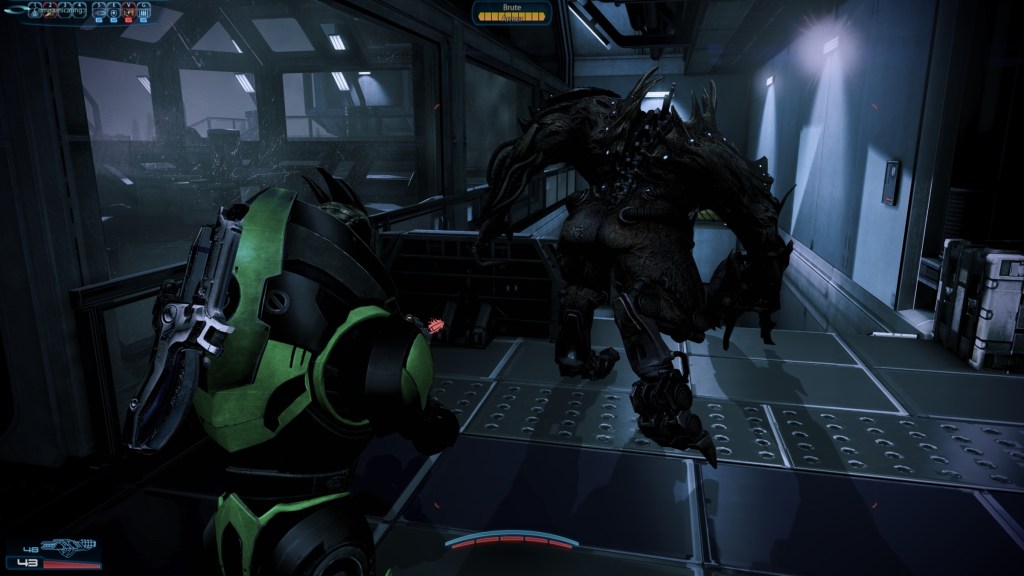Image resolution: width=1024 pixels, height=576 pixels.
Task: Activate the power in hotkey slot 1
Action: pyautogui.click(x=35, y=11)
